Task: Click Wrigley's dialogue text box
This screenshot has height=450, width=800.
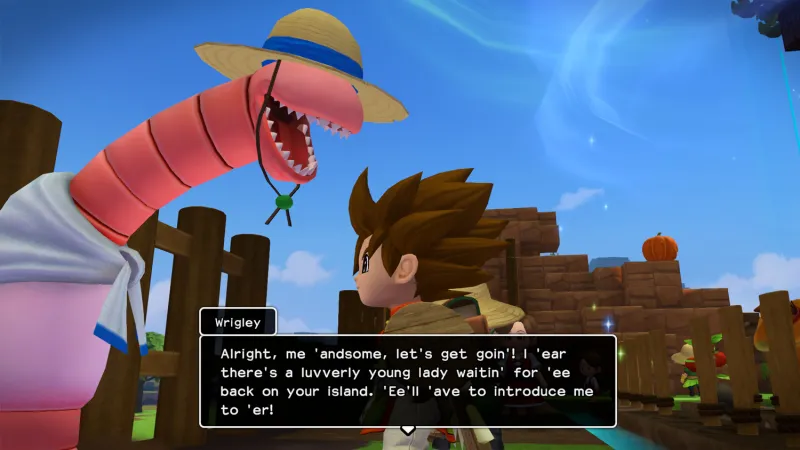Action: [x=407, y=380]
